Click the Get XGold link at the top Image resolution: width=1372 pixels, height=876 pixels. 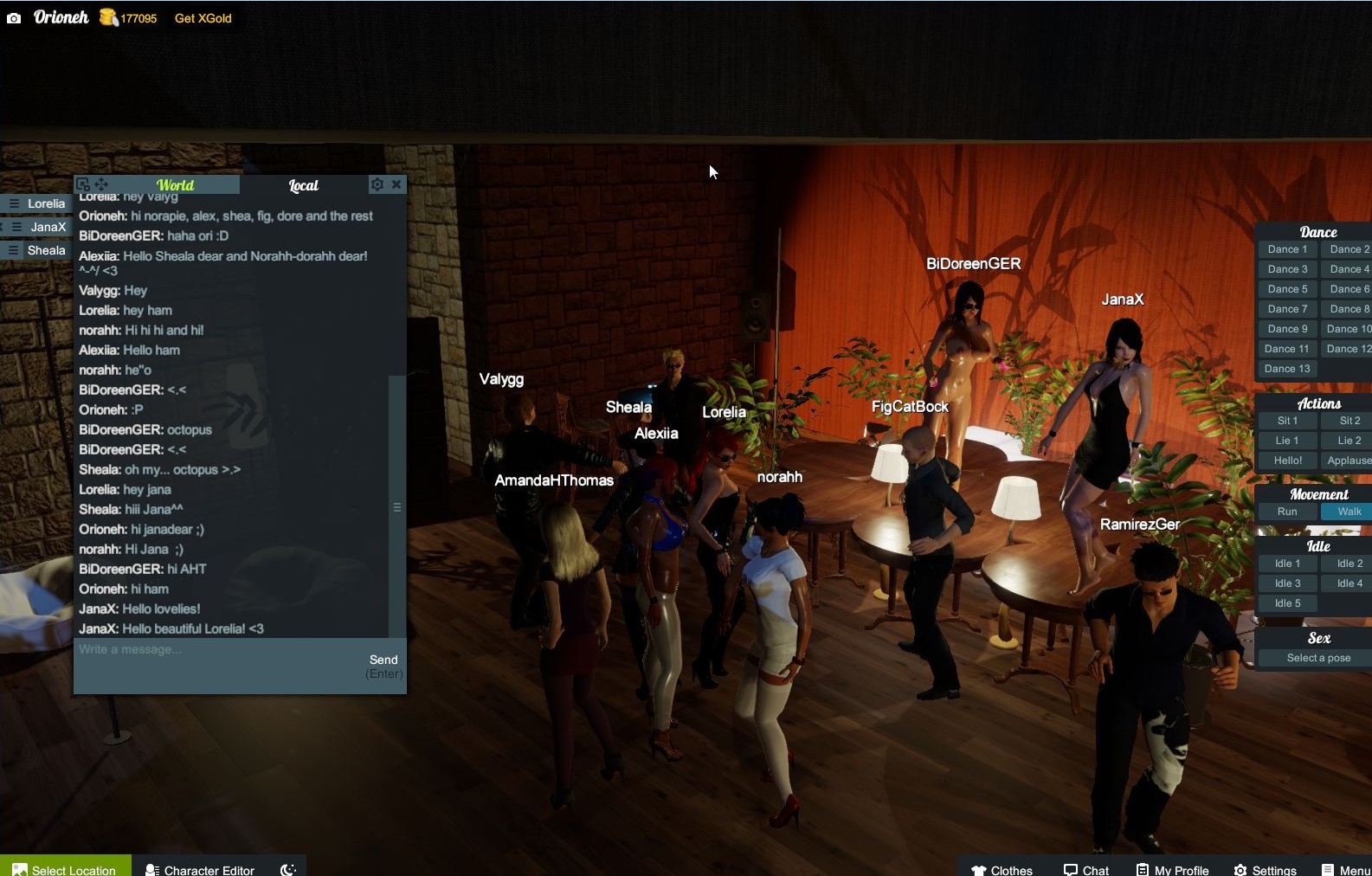[x=202, y=17]
